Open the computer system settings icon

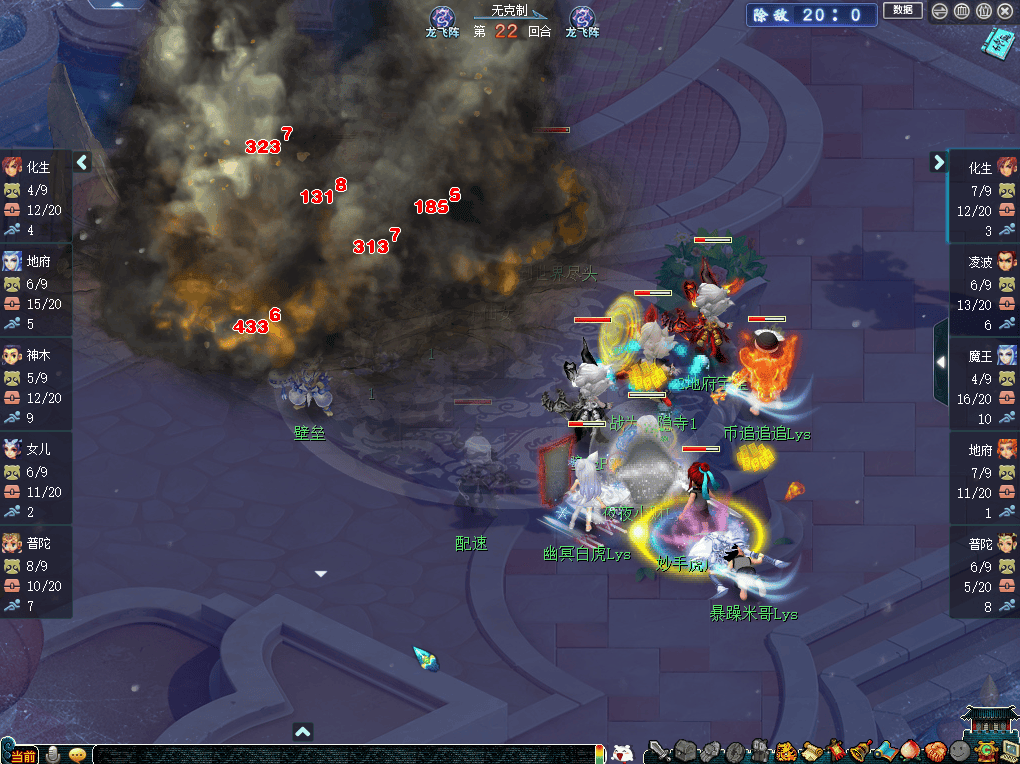[1008, 751]
